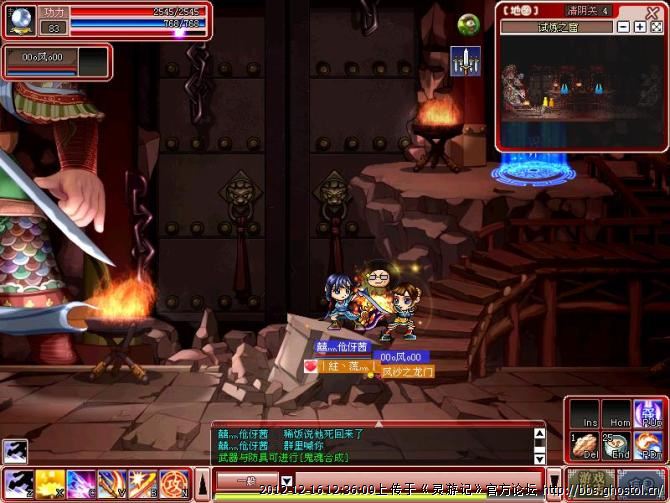Select the Del quick item slot

(x=586, y=446)
